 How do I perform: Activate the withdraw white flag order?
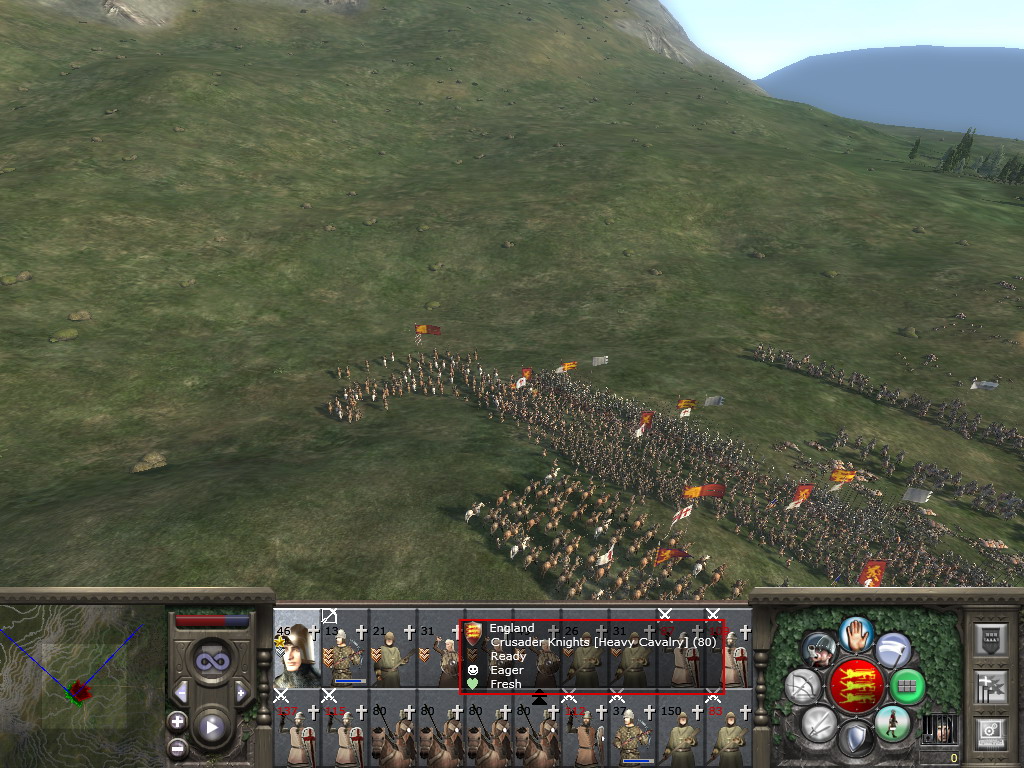click(x=893, y=650)
